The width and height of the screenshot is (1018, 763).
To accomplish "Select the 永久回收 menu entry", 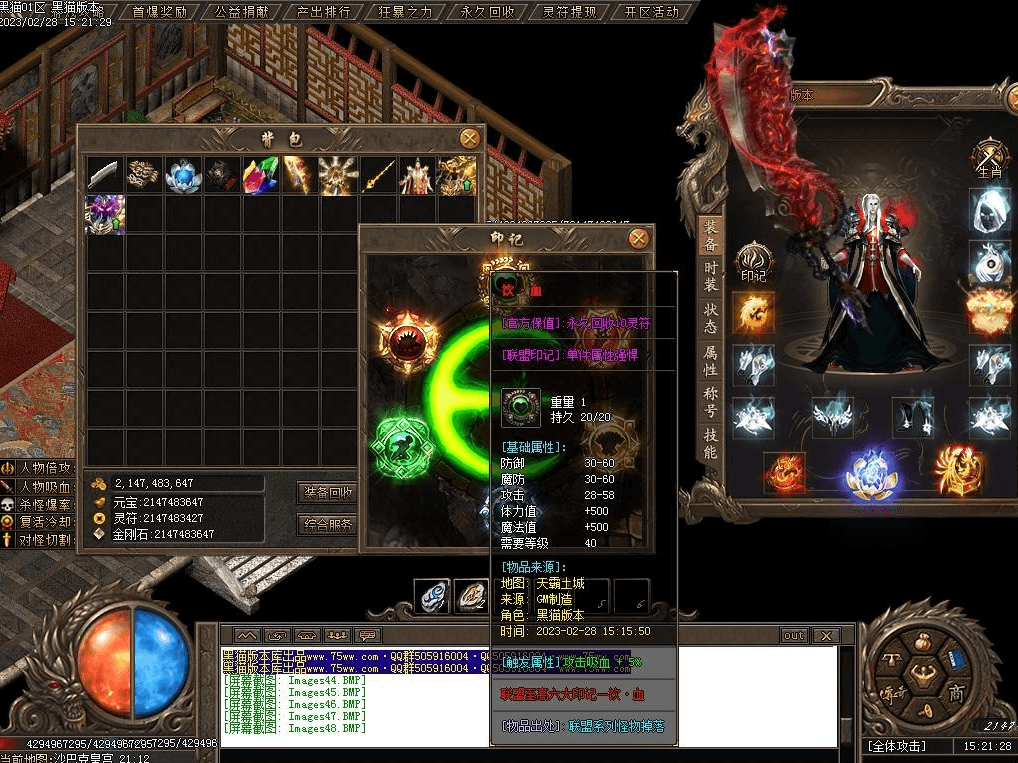I will [487, 12].
